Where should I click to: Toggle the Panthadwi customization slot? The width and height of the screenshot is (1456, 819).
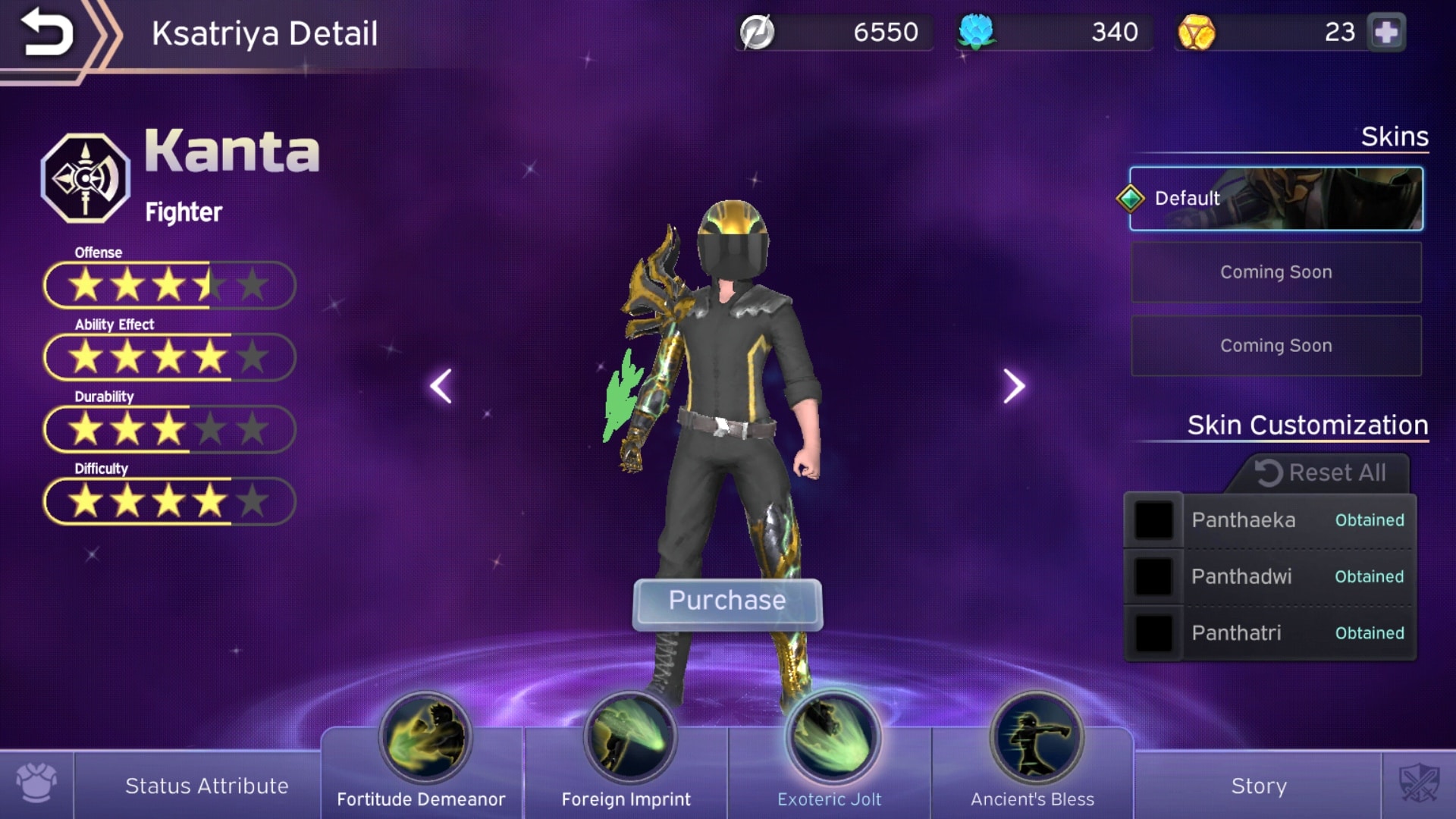tap(1154, 576)
